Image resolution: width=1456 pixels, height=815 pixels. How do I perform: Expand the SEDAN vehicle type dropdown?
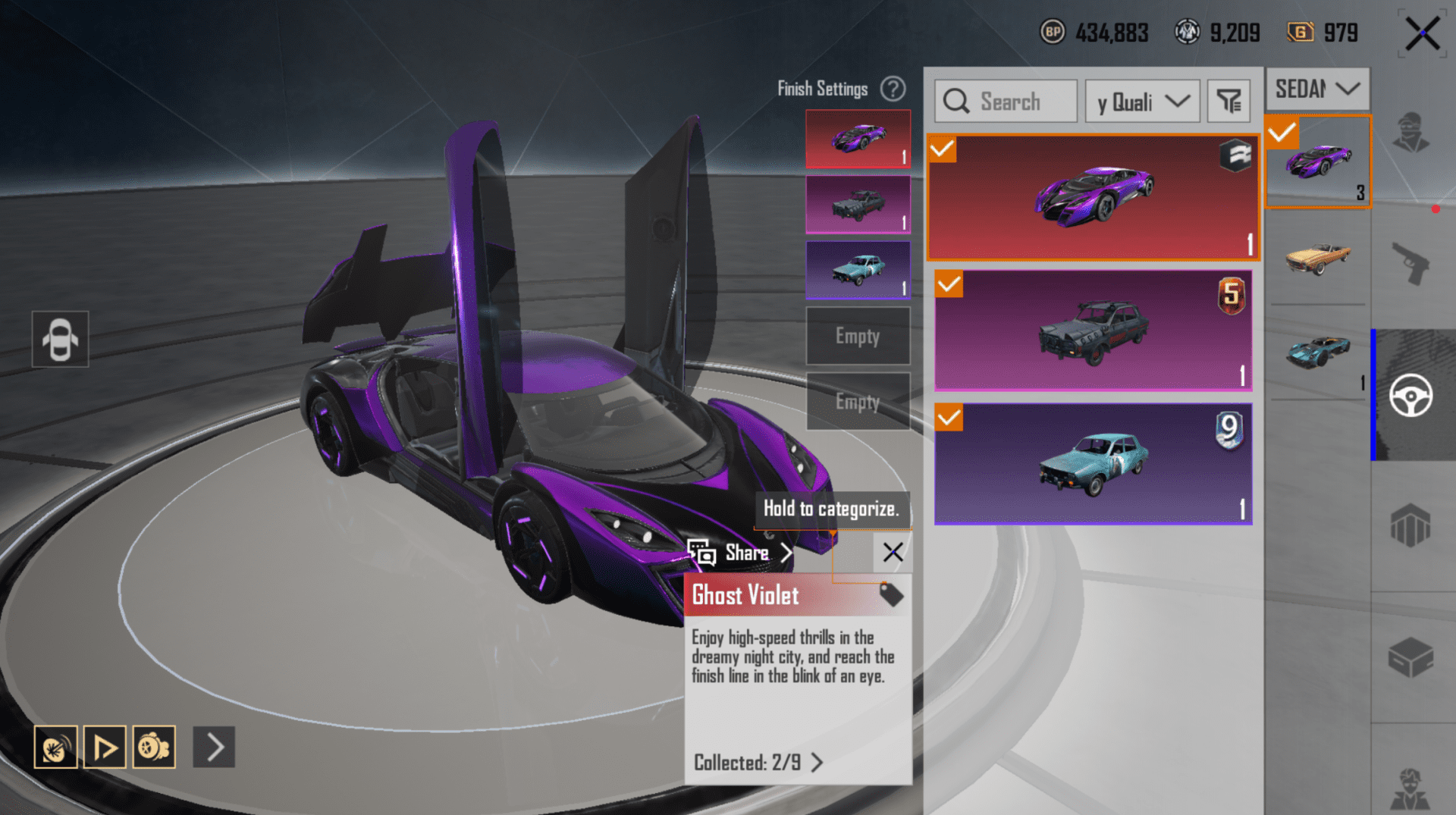[1317, 89]
